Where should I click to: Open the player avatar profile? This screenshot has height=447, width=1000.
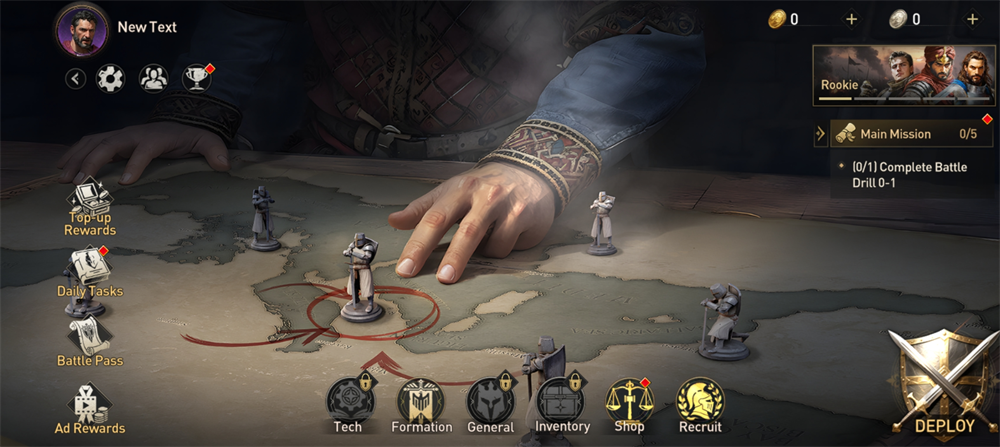tap(82, 29)
